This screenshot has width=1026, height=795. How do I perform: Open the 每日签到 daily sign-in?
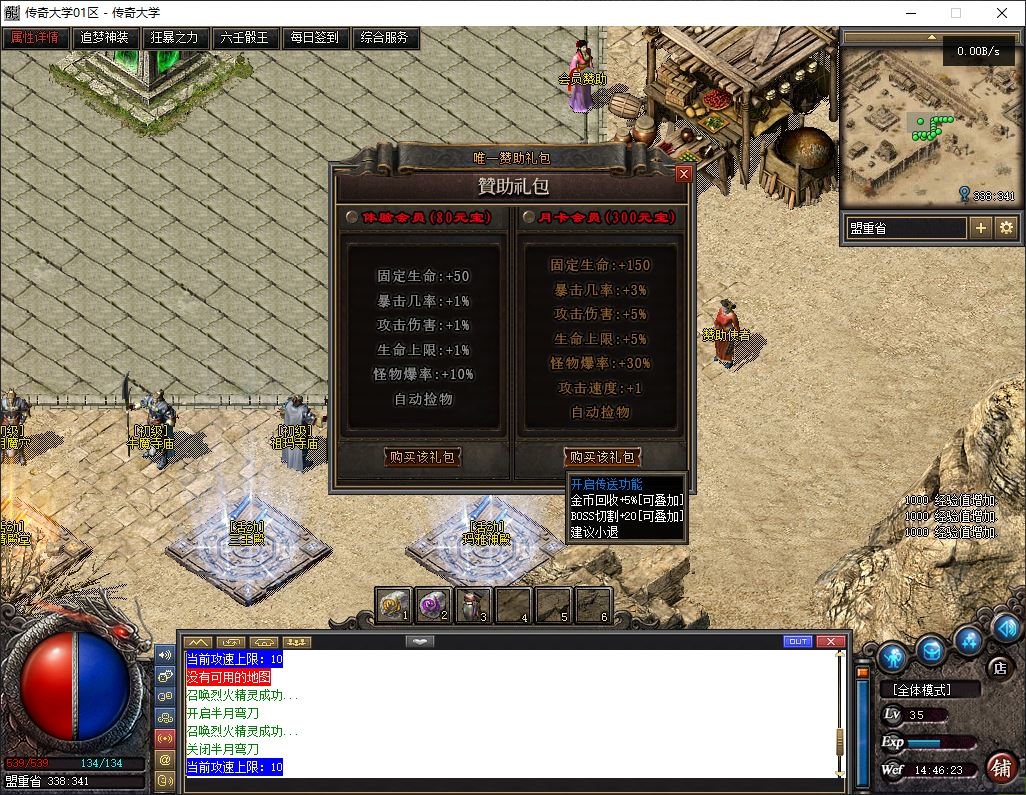(x=314, y=38)
